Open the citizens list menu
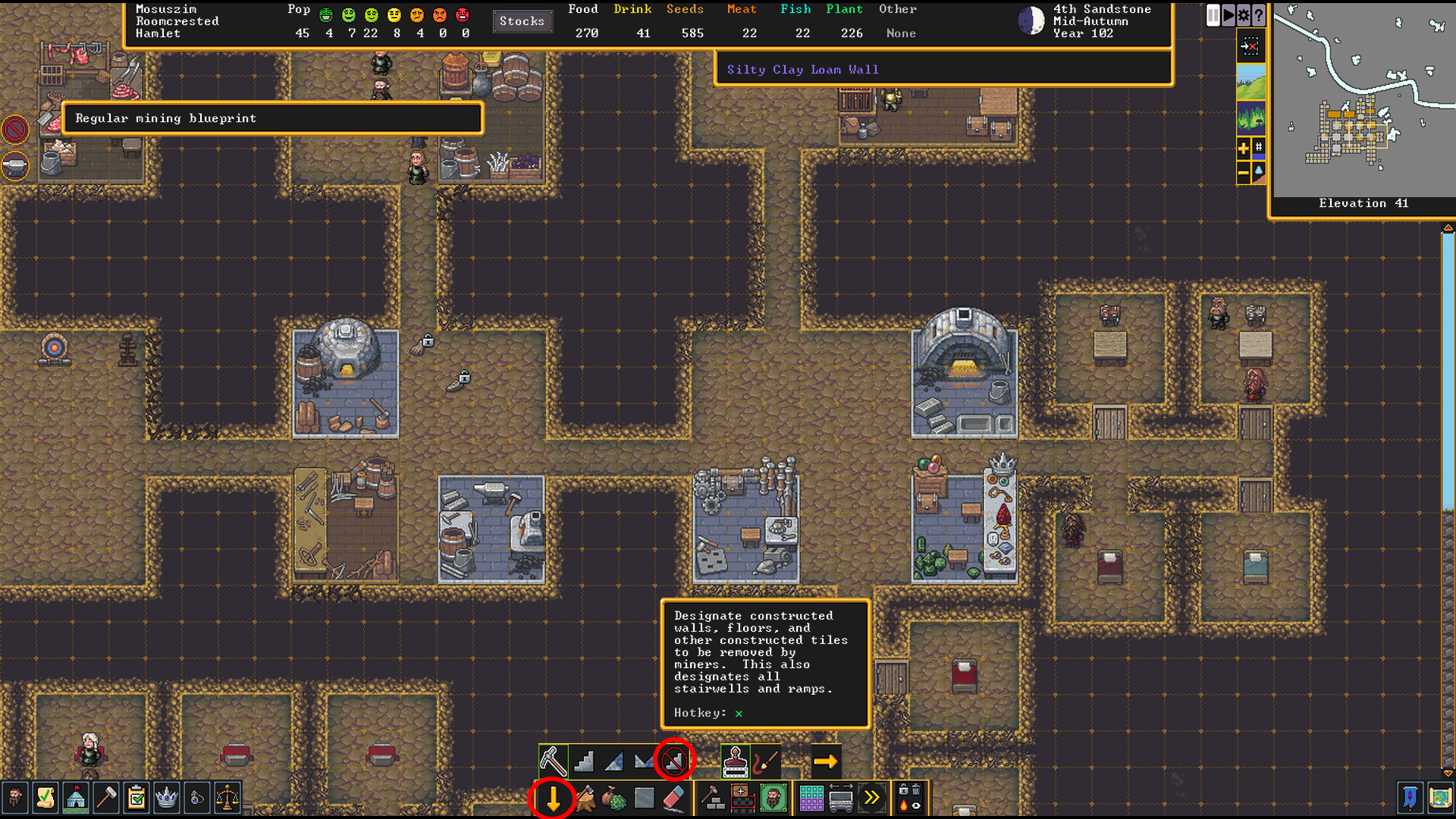 pos(16,798)
